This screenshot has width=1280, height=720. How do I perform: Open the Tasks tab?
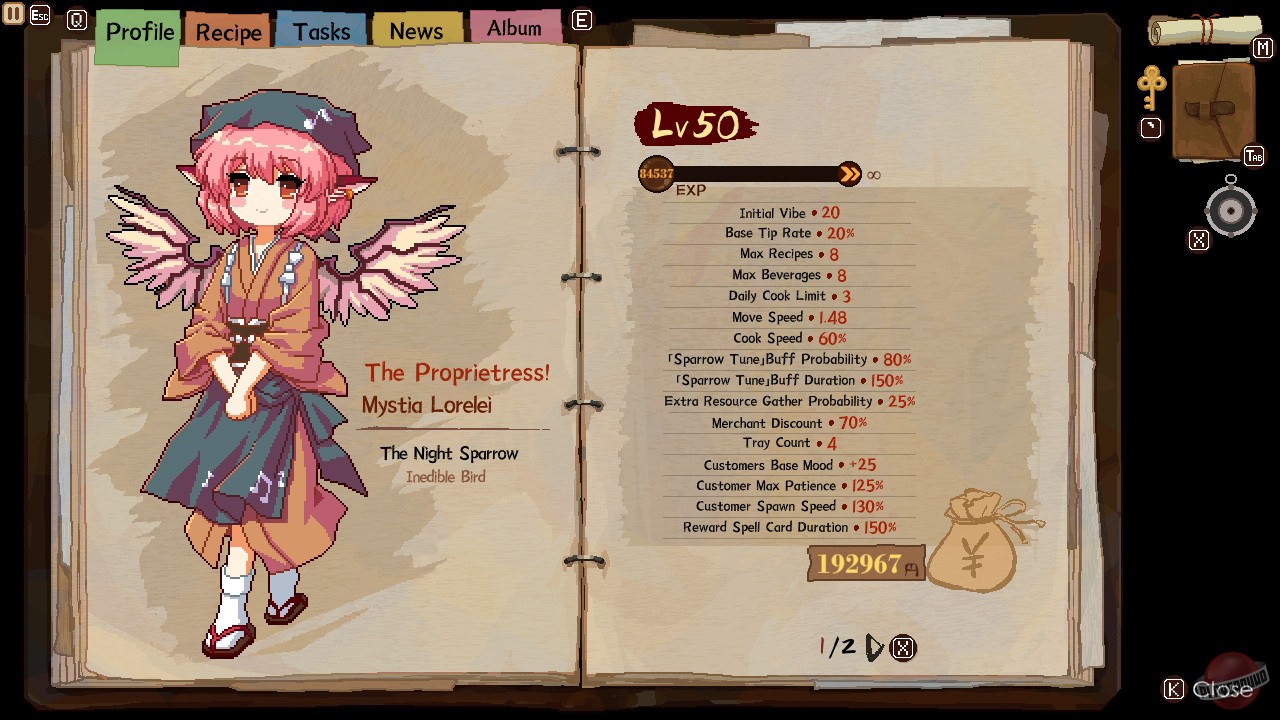(x=320, y=29)
